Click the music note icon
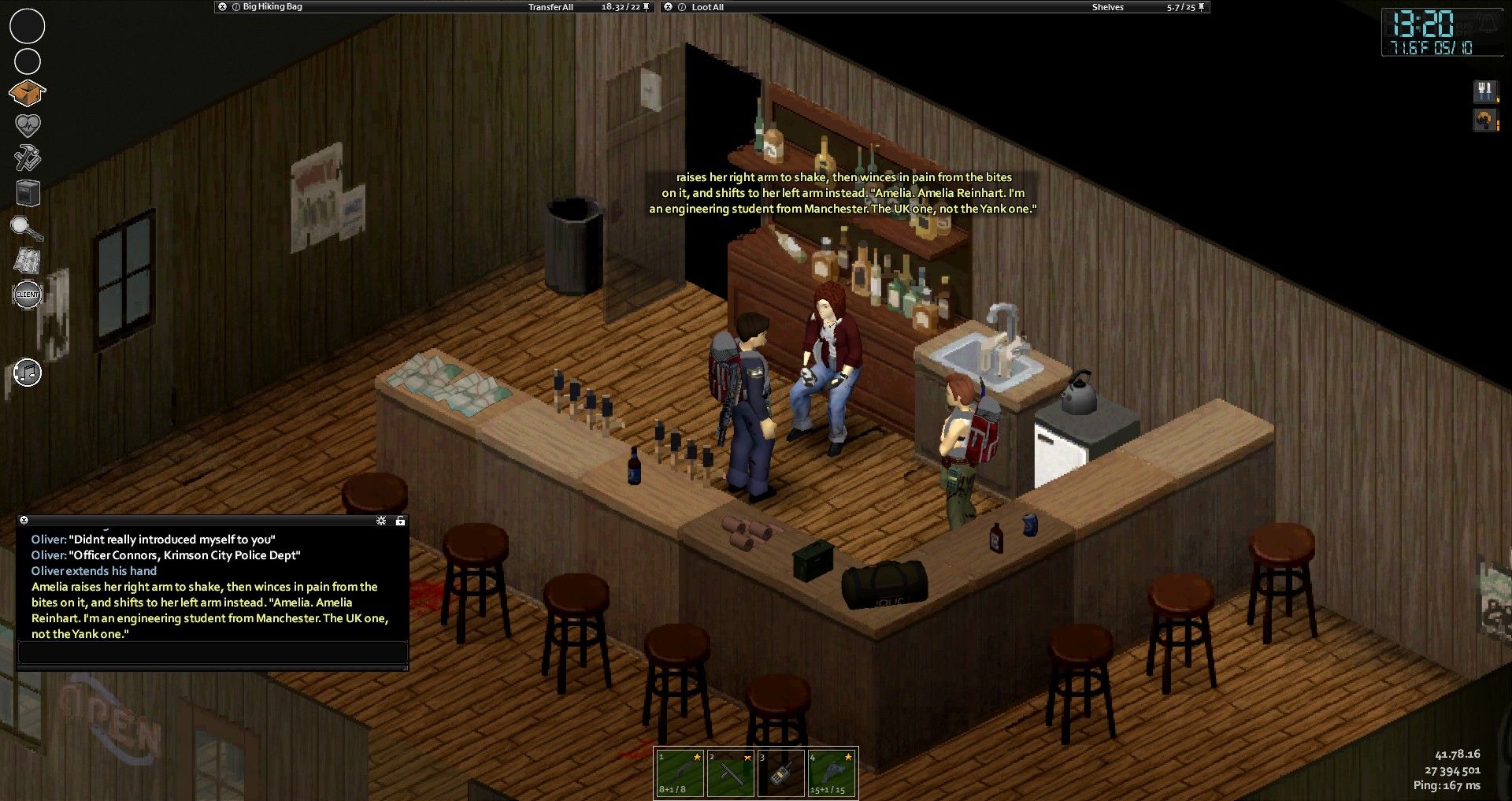This screenshot has height=801, width=1512. (x=28, y=373)
